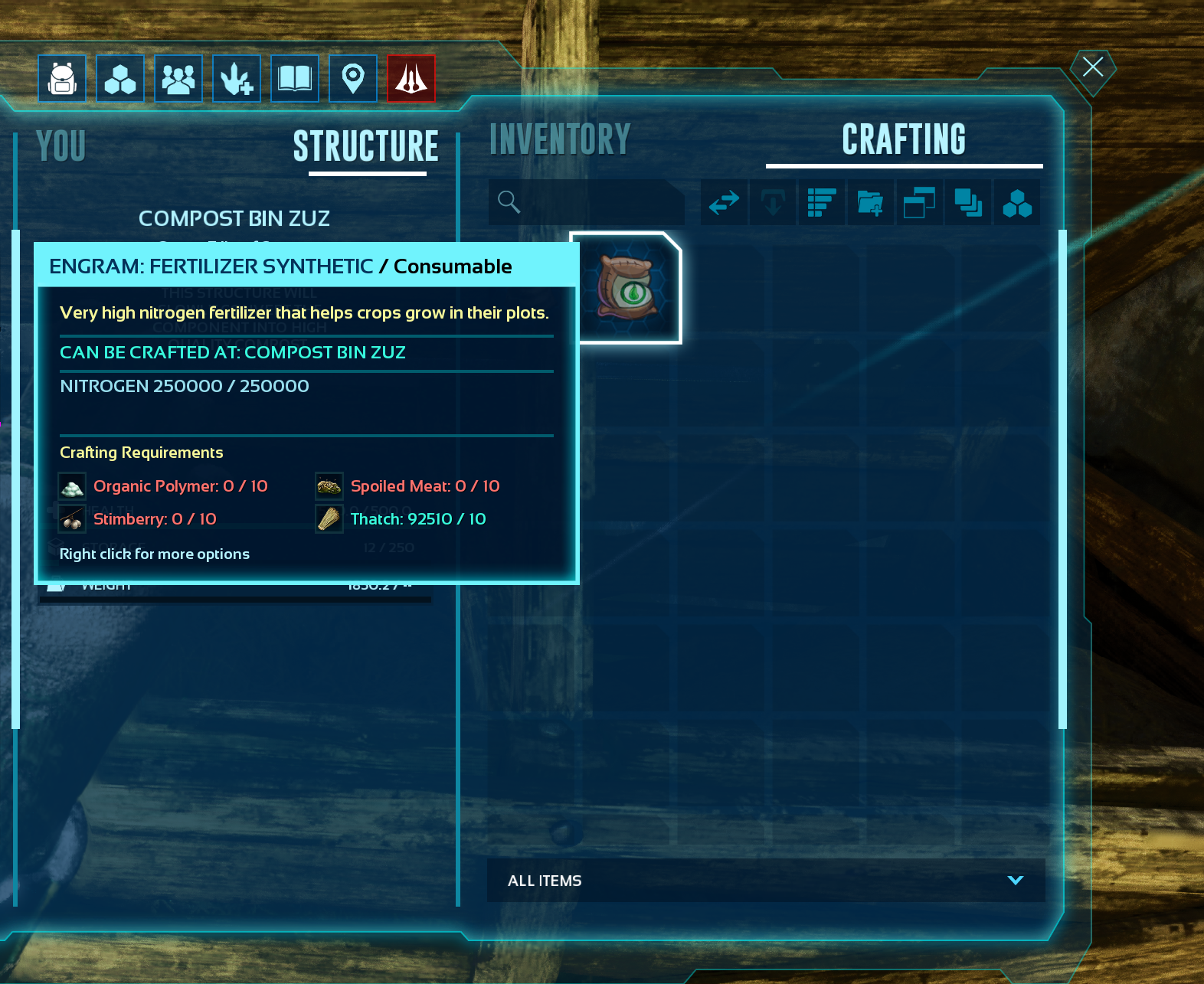1204x984 pixels.
Task: Show the CRAFTING tab
Action: click(904, 140)
